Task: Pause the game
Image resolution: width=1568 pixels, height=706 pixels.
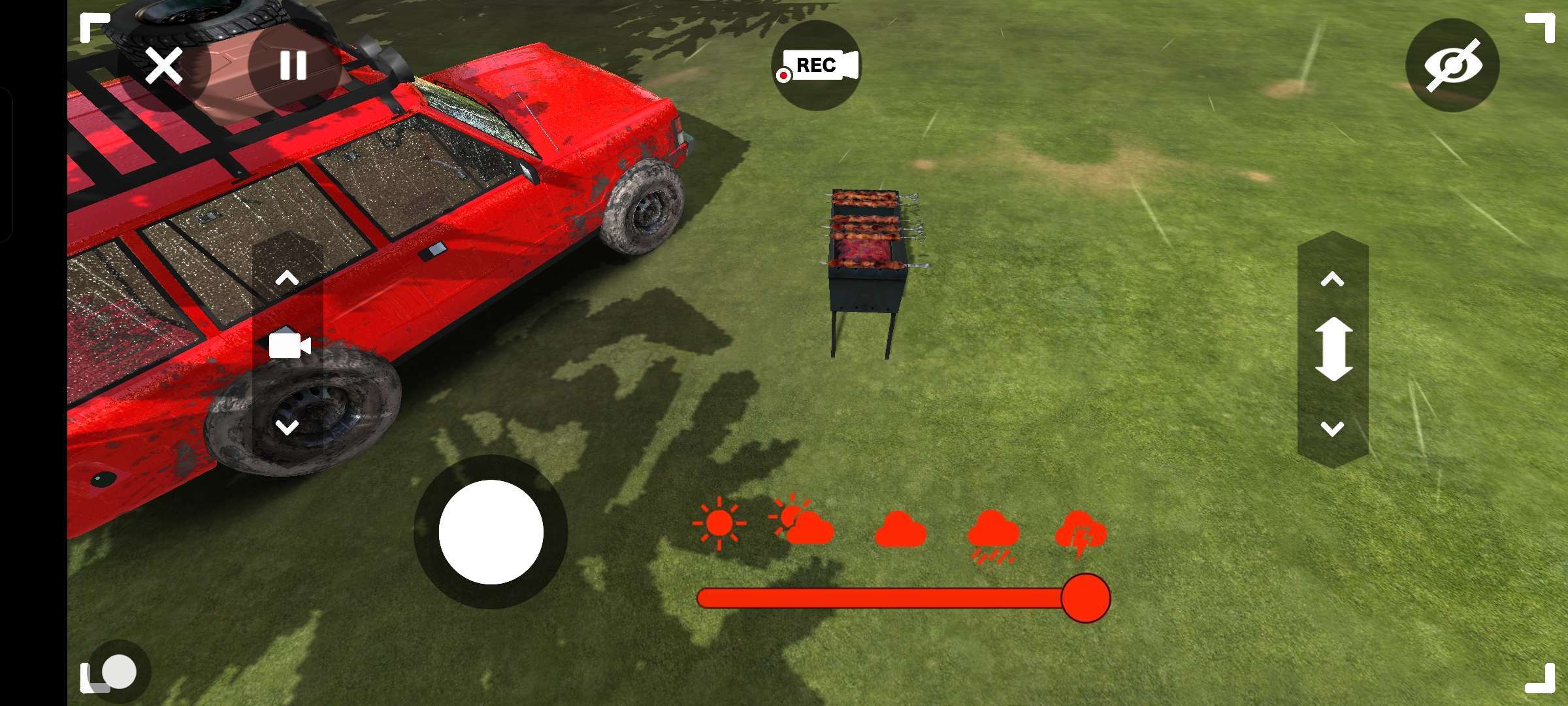Action: coord(293,65)
